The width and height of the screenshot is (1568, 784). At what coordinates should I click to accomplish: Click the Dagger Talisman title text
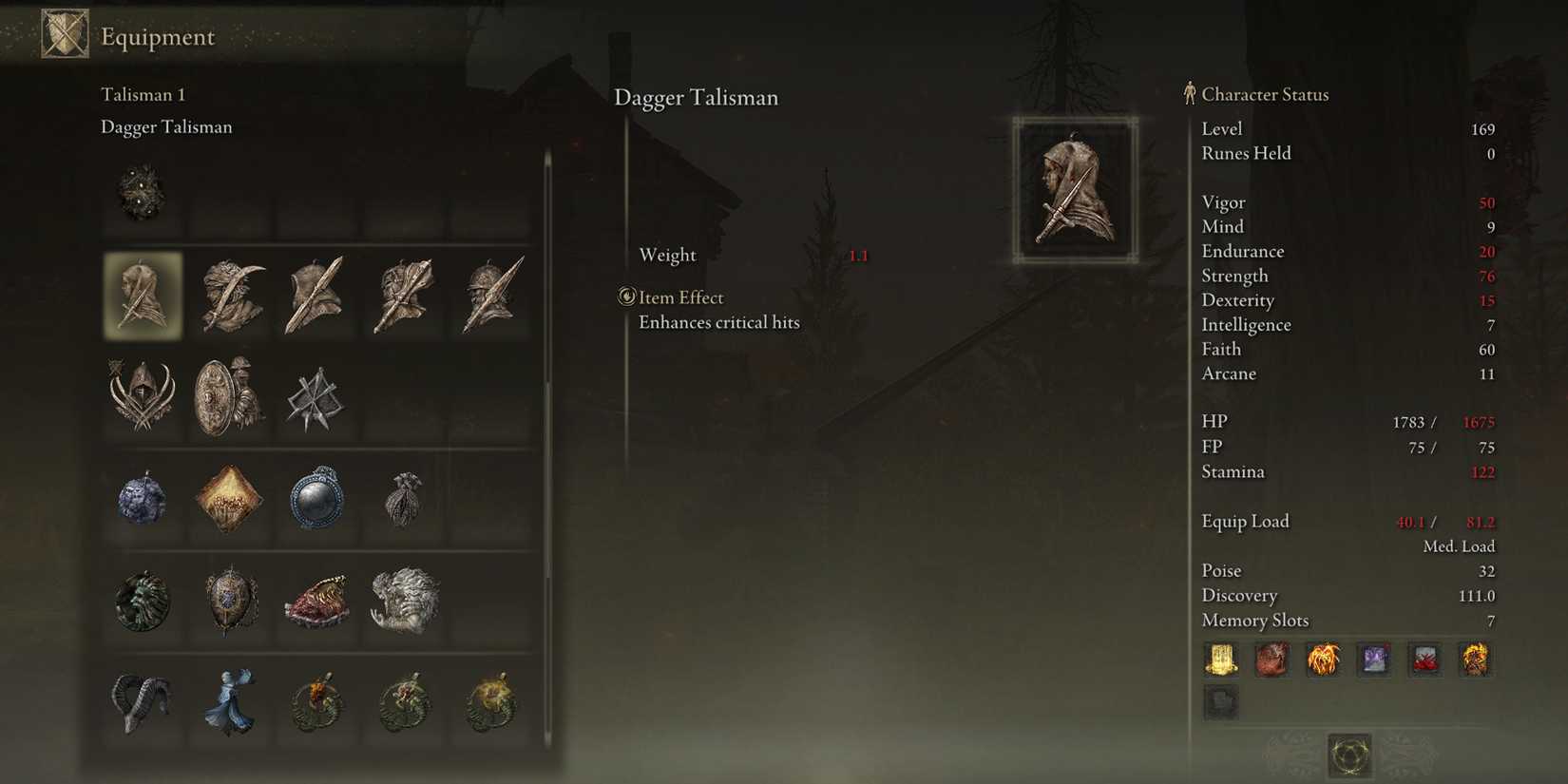coord(697,97)
